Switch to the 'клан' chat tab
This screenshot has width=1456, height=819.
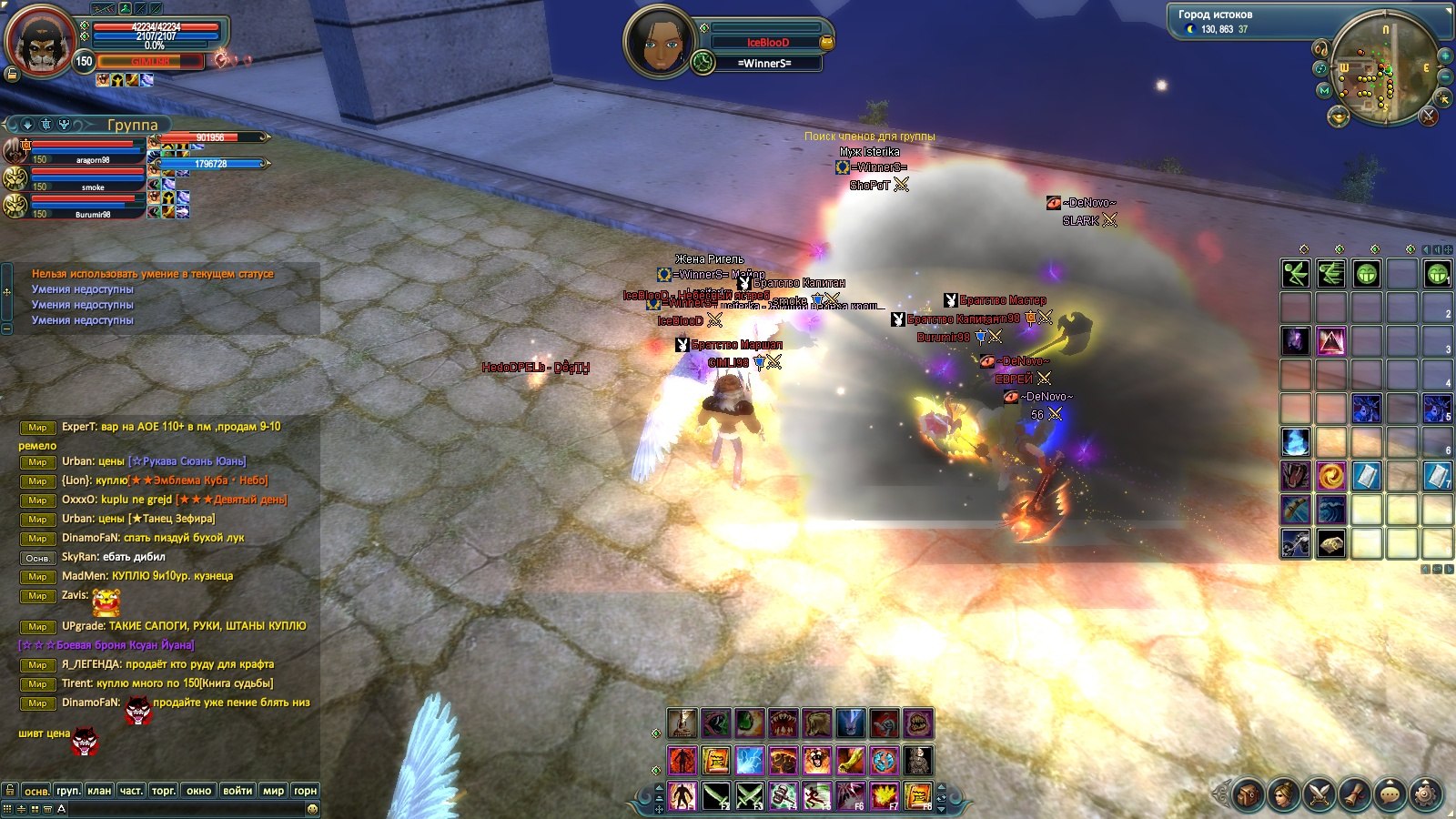coord(99,790)
